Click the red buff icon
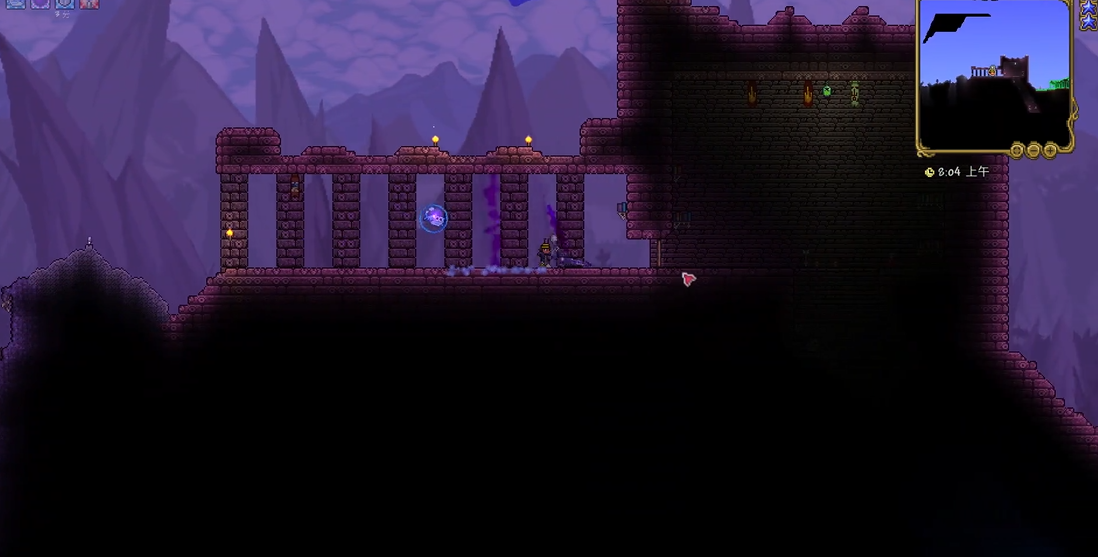This screenshot has width=1098, height=557. 89,3
